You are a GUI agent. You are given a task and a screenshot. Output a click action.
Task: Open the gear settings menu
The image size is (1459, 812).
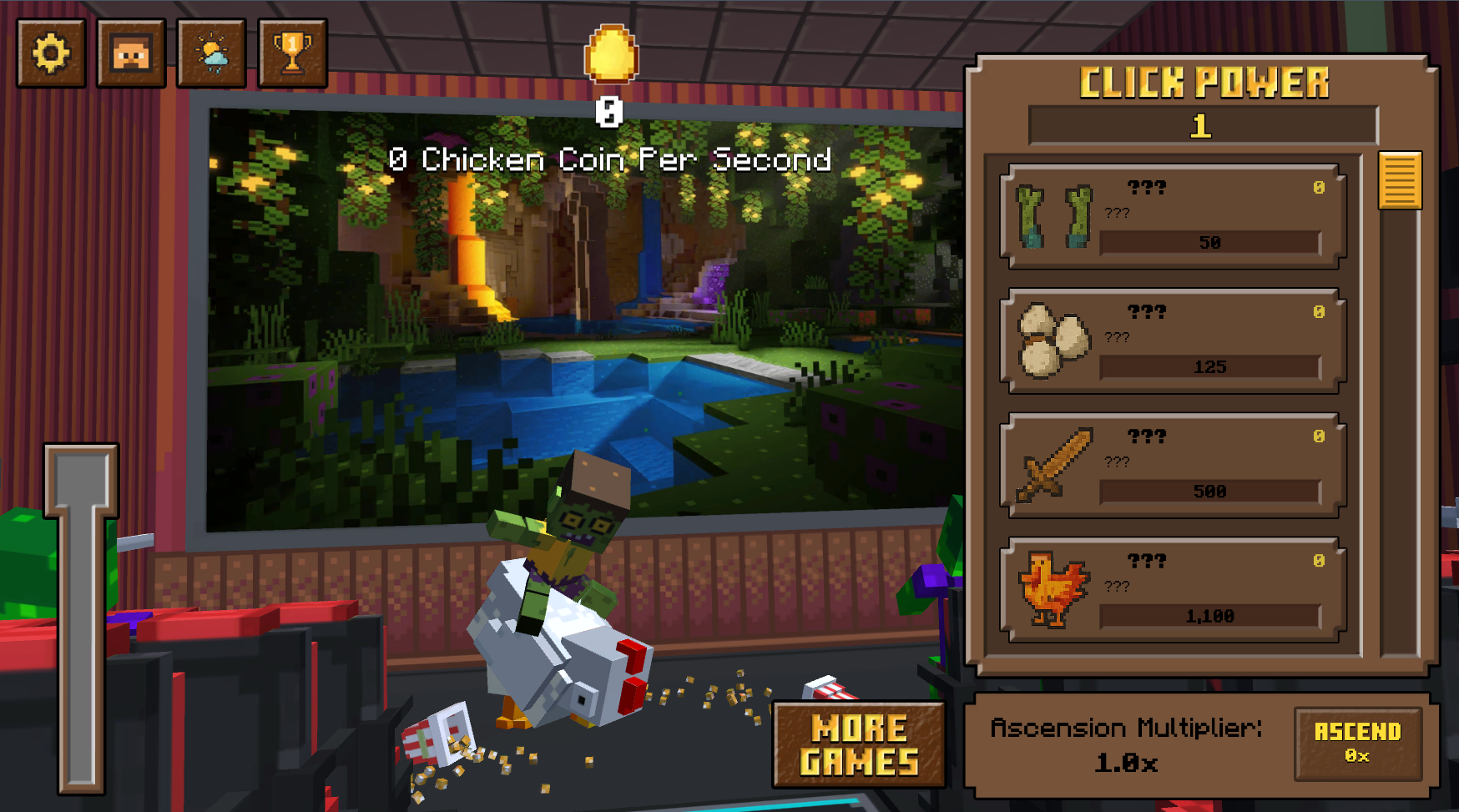[x=51, y=53]
